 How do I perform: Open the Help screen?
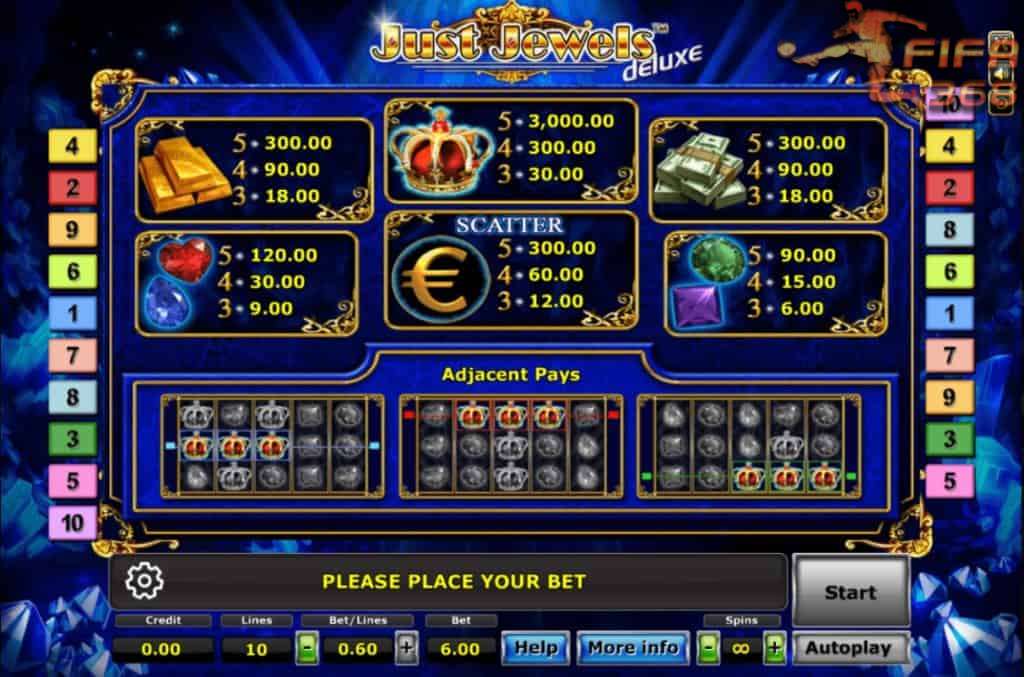click(535, 648)
